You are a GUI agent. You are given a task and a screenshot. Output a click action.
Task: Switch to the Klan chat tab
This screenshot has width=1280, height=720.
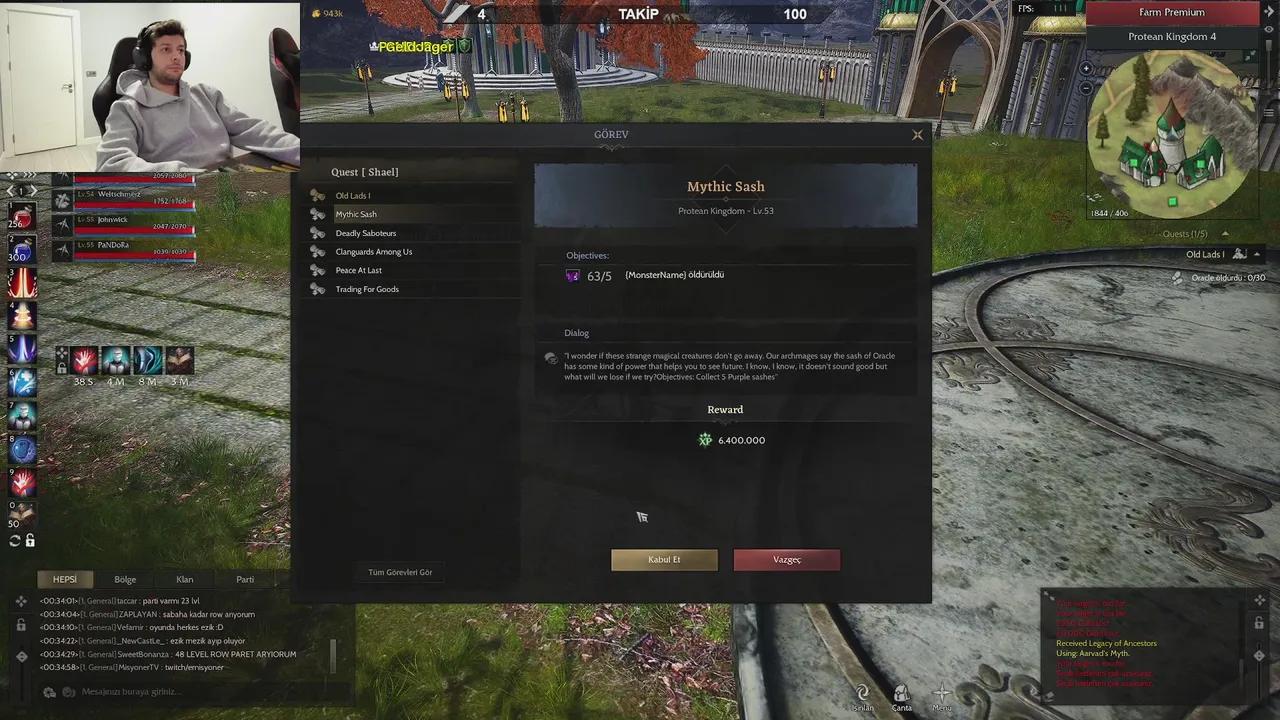pos(184,579)
